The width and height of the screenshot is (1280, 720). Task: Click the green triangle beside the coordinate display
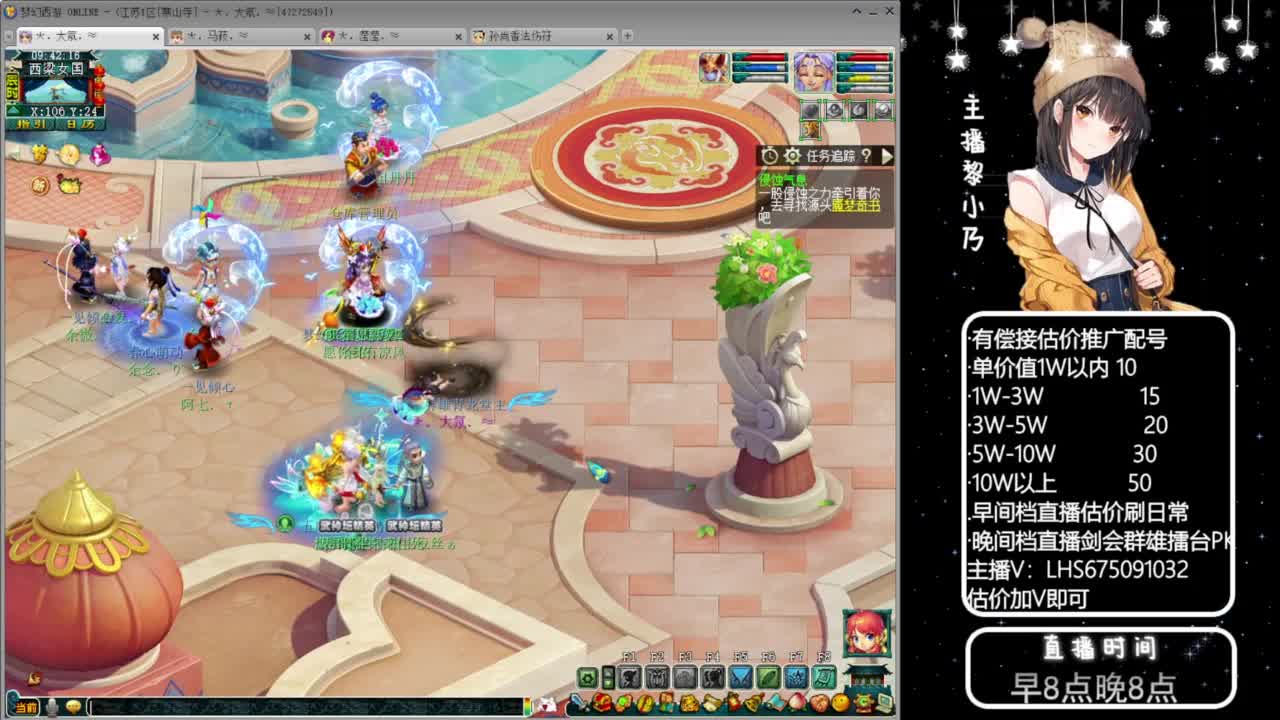tap(13, 110)
